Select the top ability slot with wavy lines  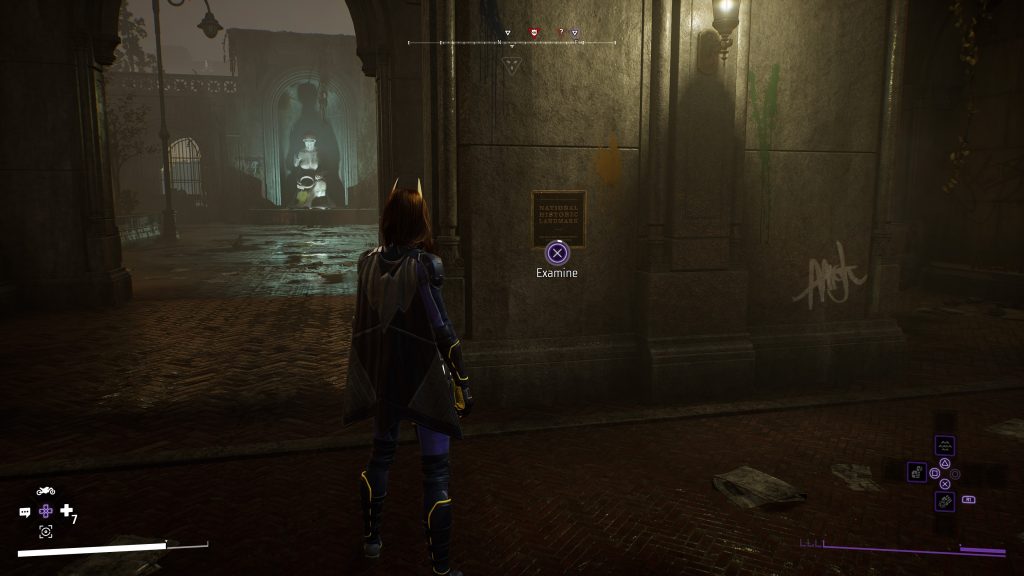[x=944, y=446]
